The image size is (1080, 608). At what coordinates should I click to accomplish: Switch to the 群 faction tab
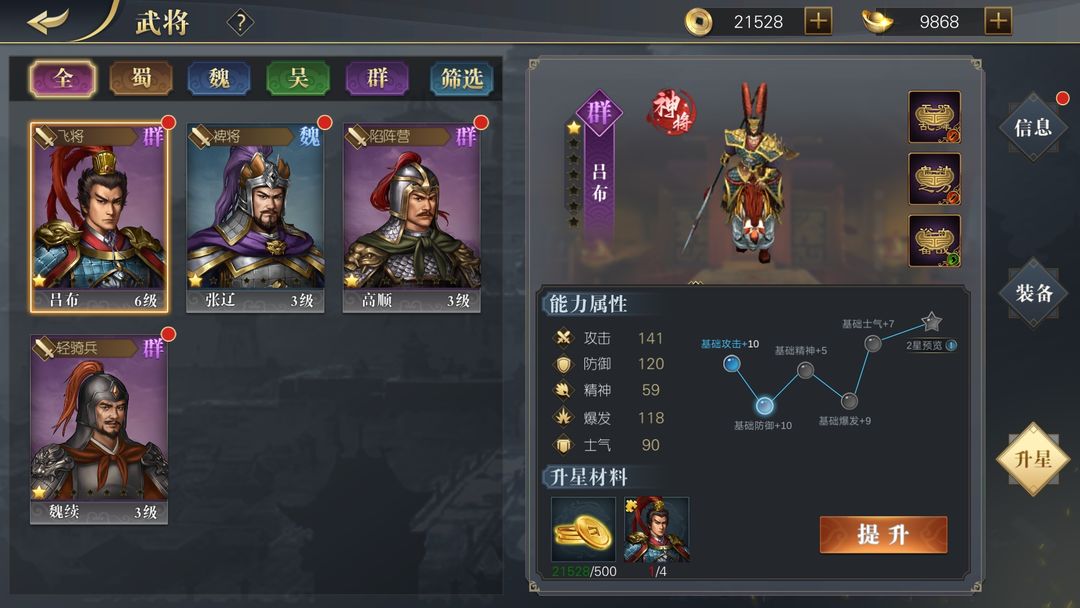tap(377, 78)
